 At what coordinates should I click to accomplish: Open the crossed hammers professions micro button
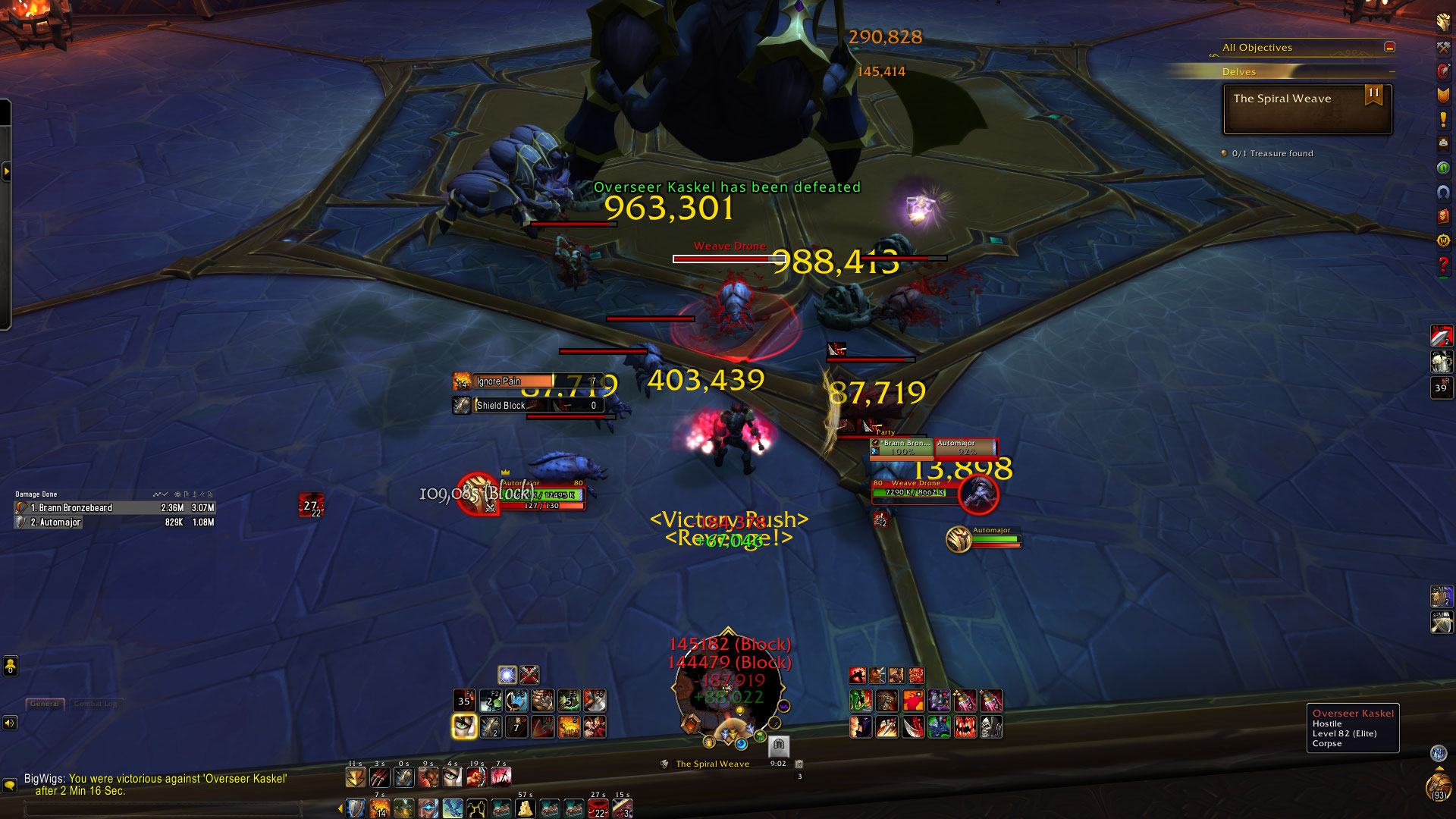click(x=1442, y=47)
